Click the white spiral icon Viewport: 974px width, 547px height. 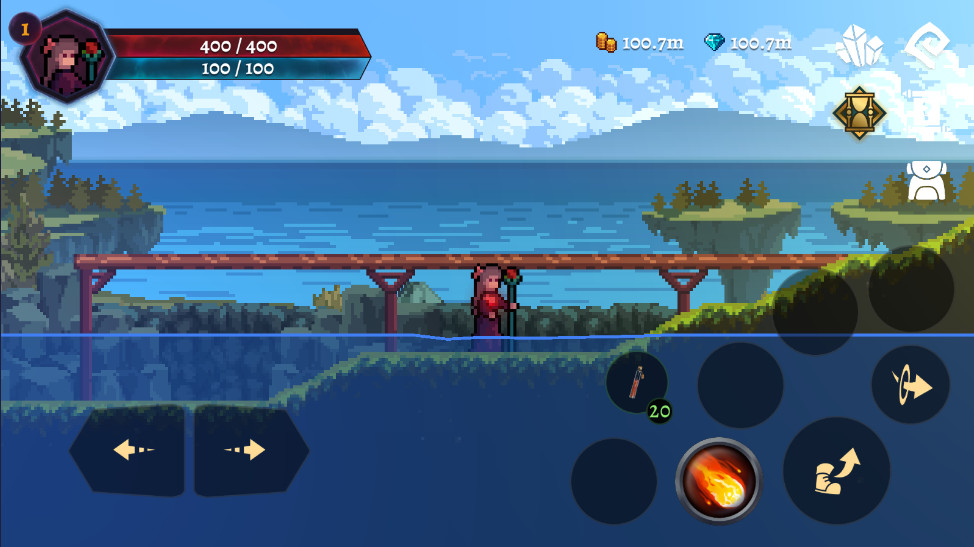point(927,45)
